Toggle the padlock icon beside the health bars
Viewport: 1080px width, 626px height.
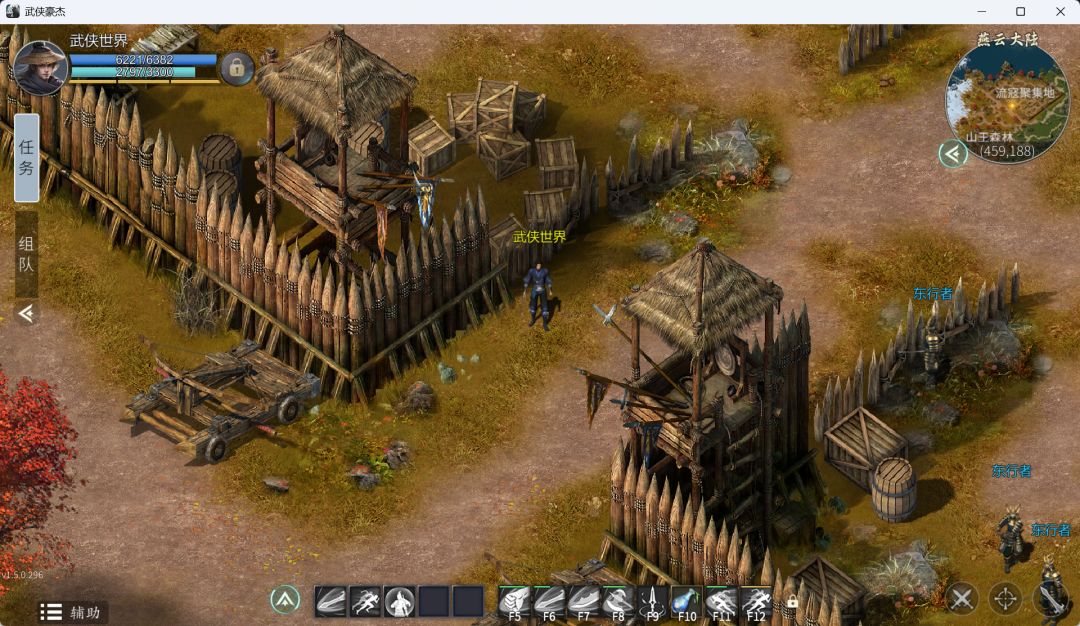(x=237, y=68)
